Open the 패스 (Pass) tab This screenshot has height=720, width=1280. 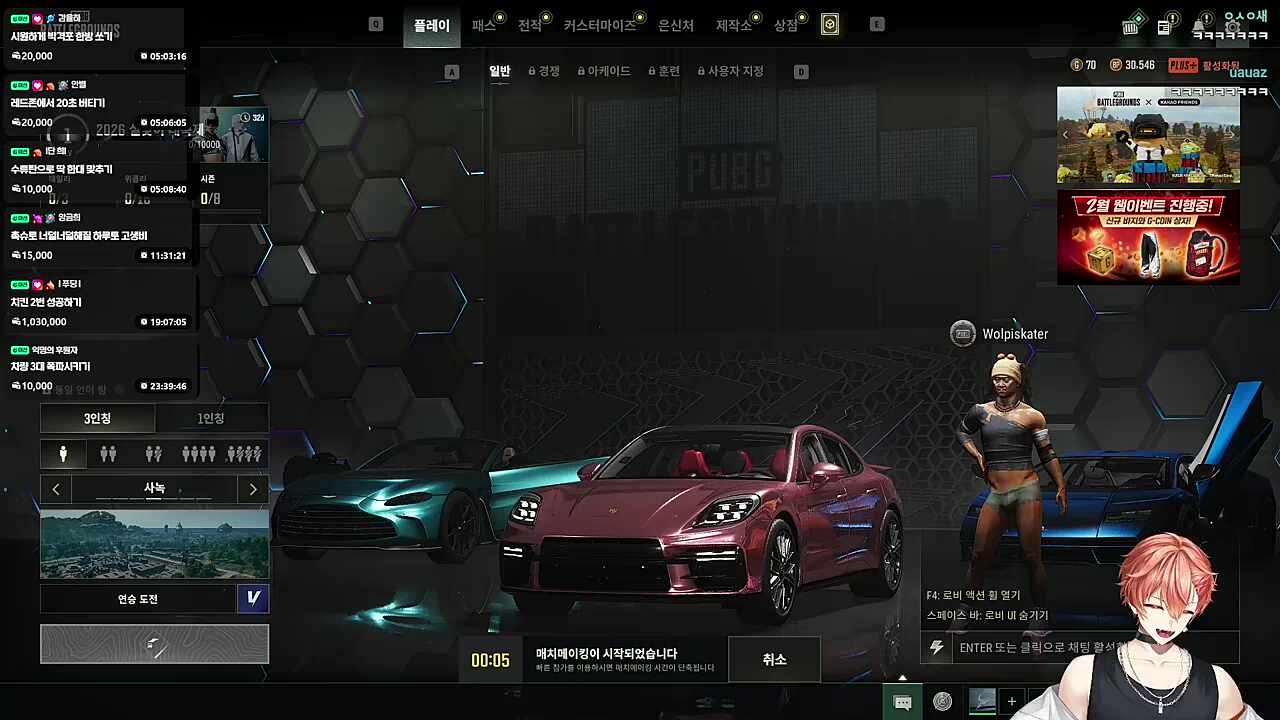click(x=484, y=25)
